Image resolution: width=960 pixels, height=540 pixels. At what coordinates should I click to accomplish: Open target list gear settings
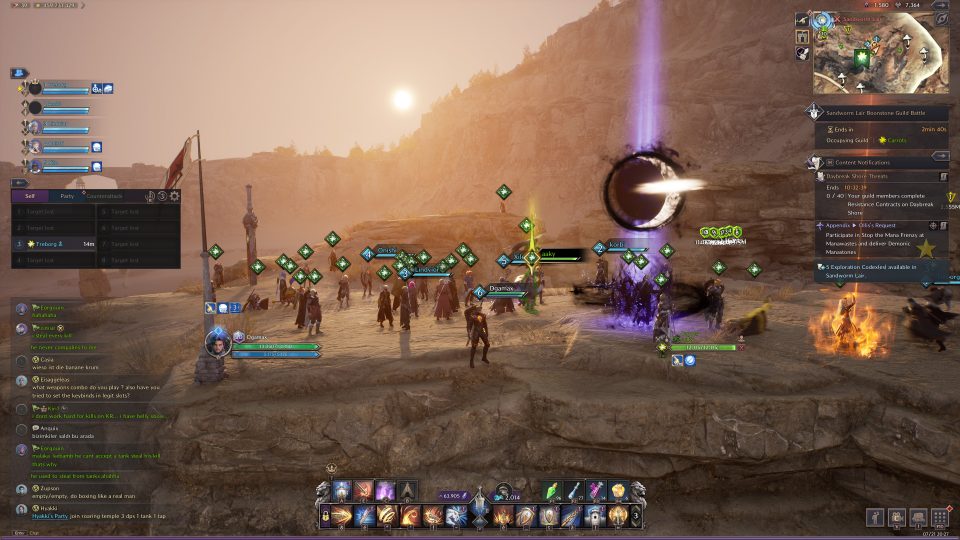(x=175, y=197)
